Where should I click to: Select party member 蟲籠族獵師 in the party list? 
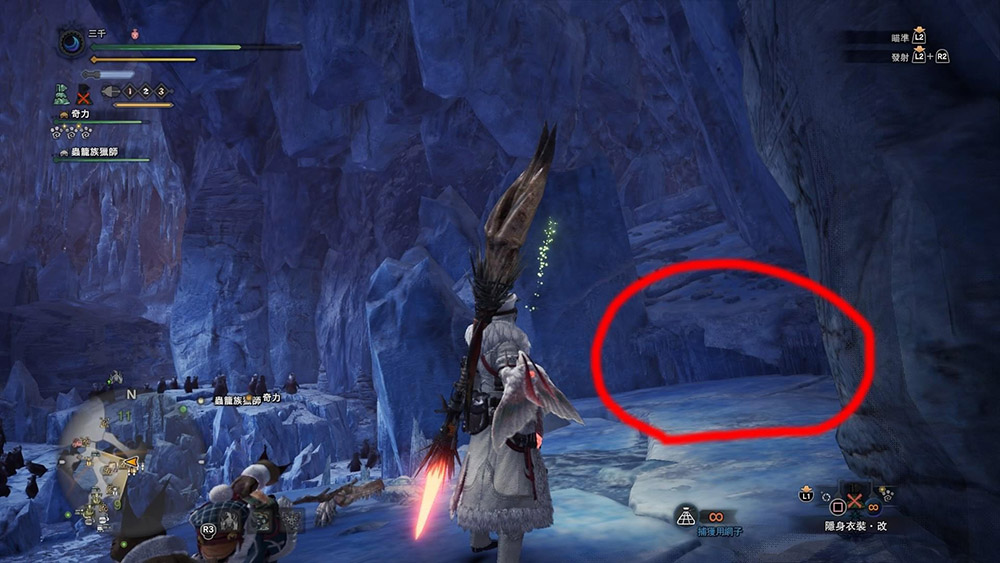[100, 151]
